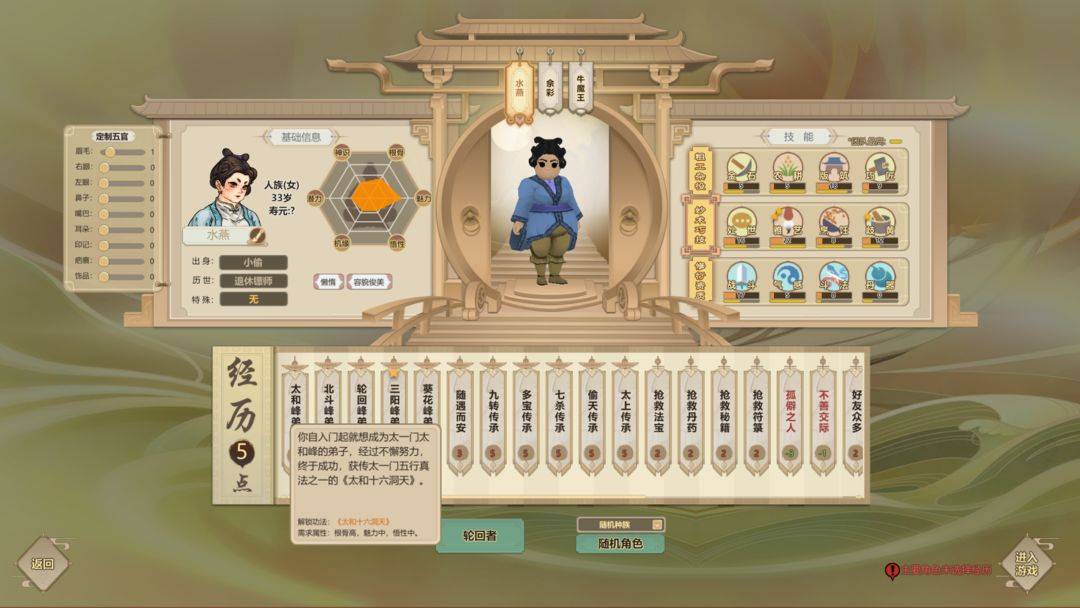The image size is (1080, 608).
Task: Switch to the 余彩 character tab
Action: click(549, 88)
